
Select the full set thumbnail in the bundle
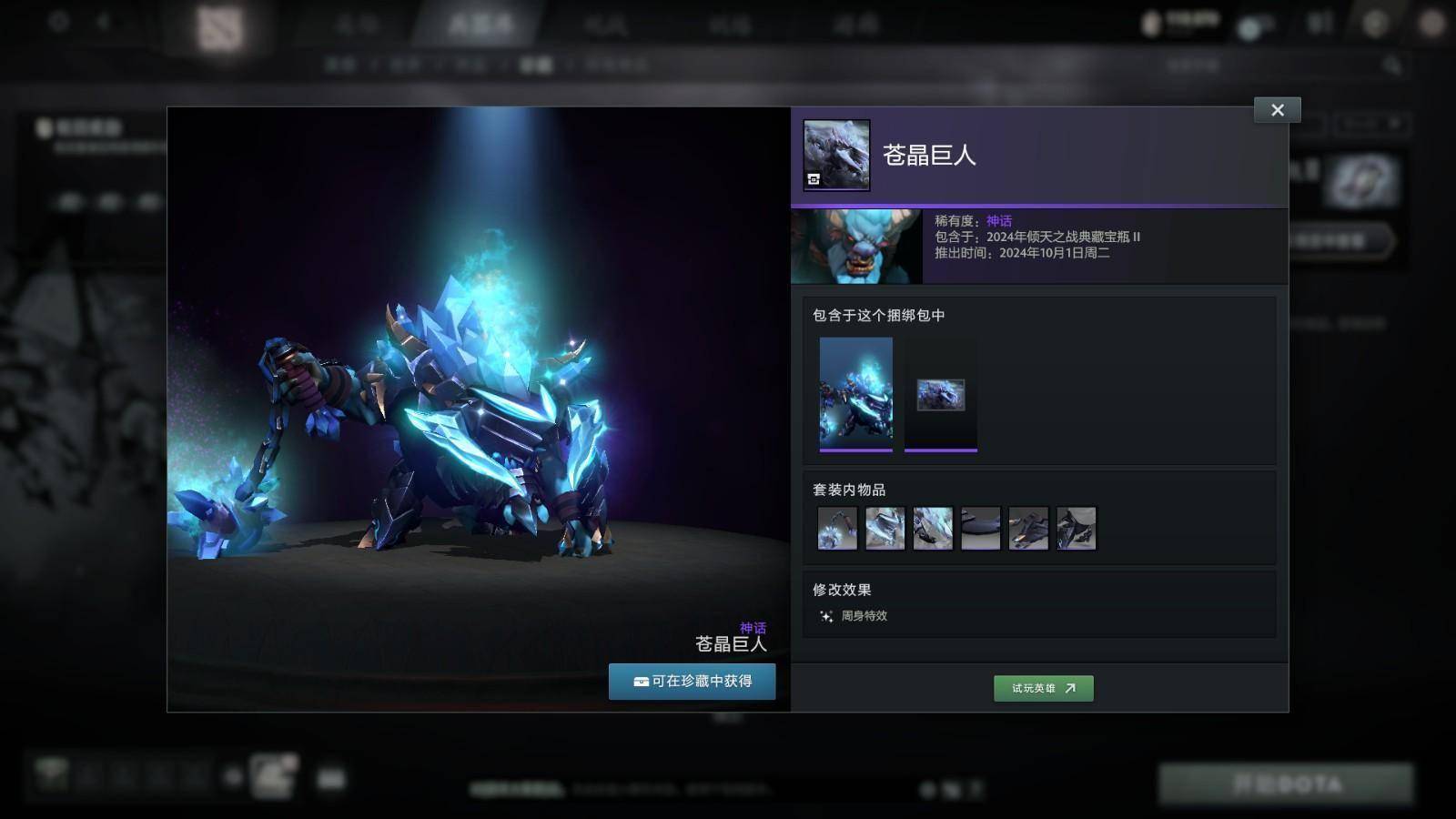pos(855,393)
